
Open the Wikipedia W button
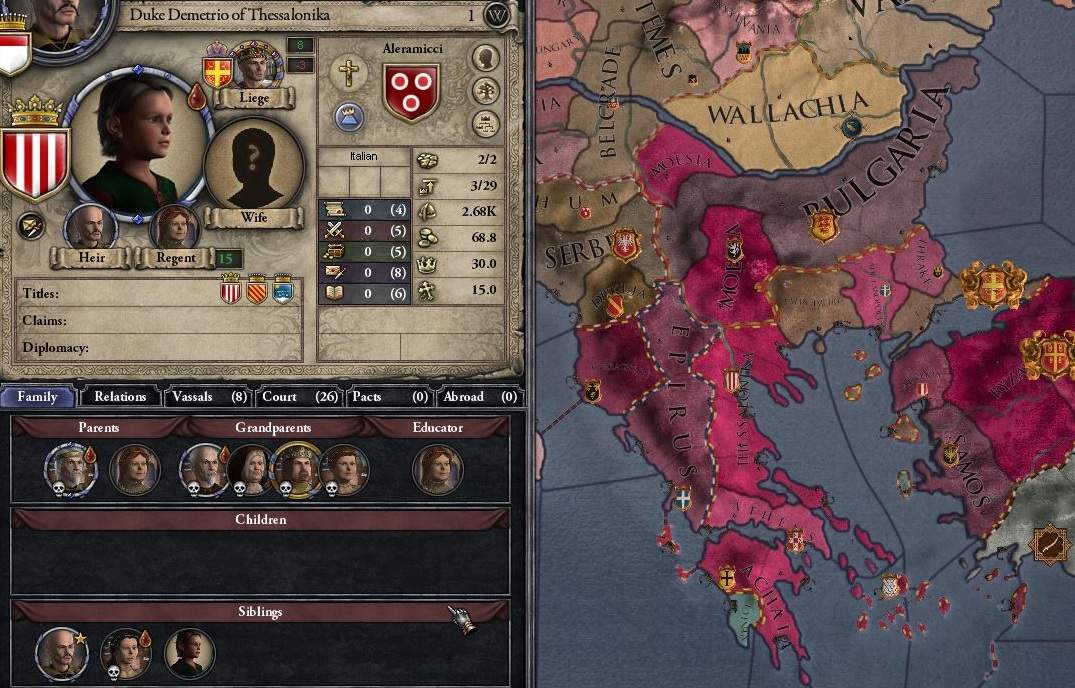coord(497,15)
